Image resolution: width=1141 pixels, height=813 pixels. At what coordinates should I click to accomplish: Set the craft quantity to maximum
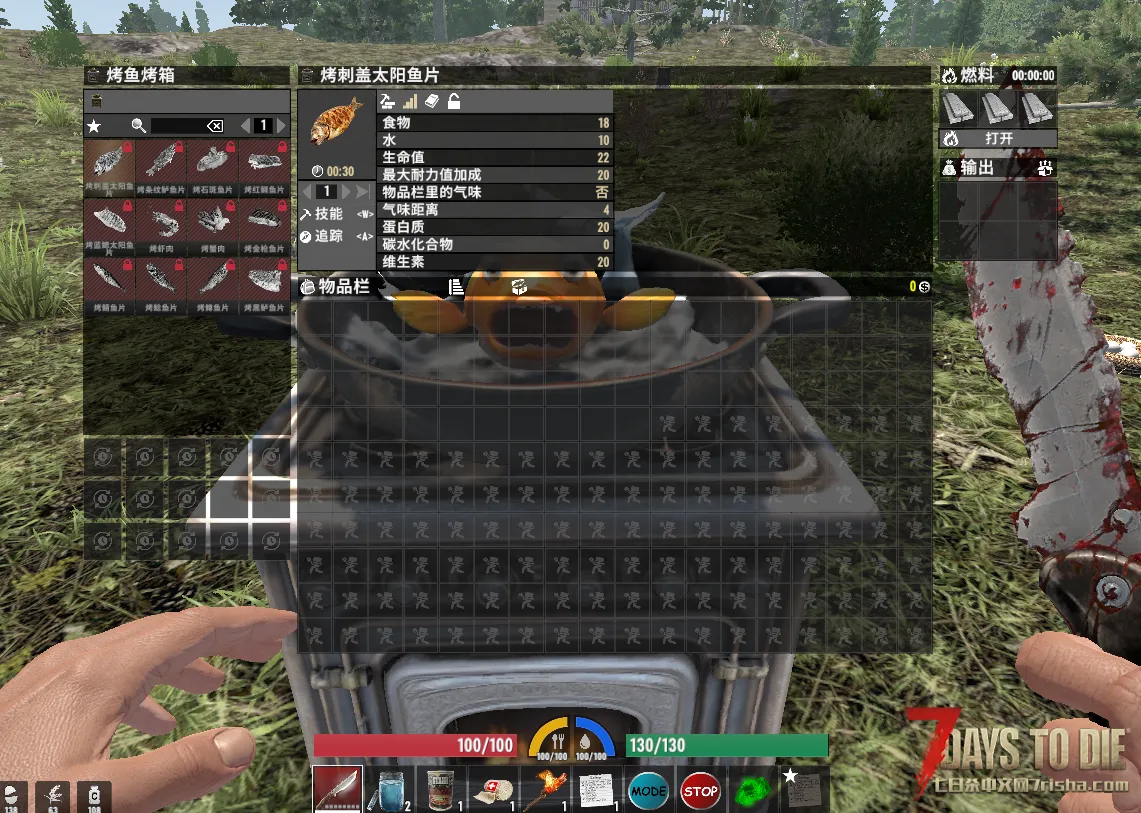click(363, 191)
